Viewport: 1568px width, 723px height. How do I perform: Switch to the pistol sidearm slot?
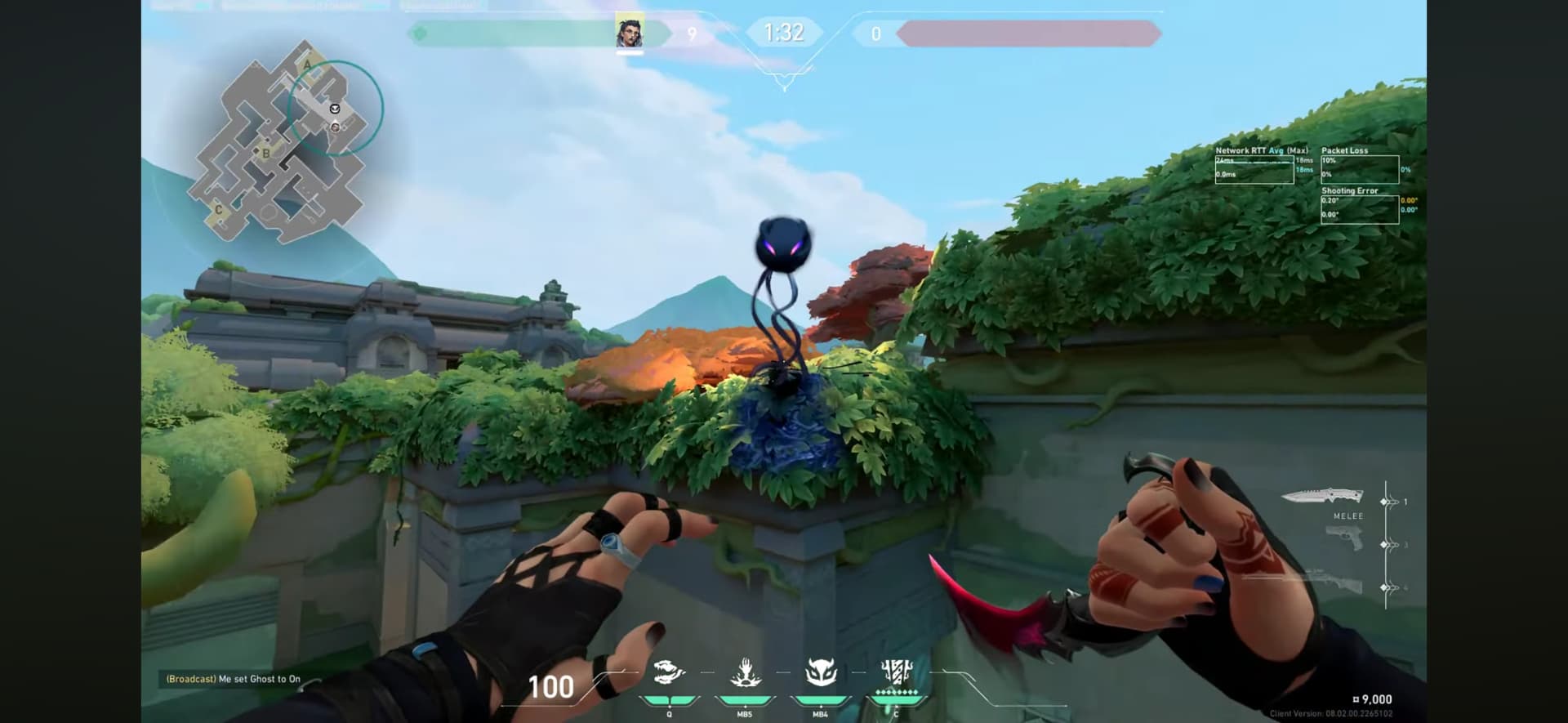click(x=1343, y=539)
